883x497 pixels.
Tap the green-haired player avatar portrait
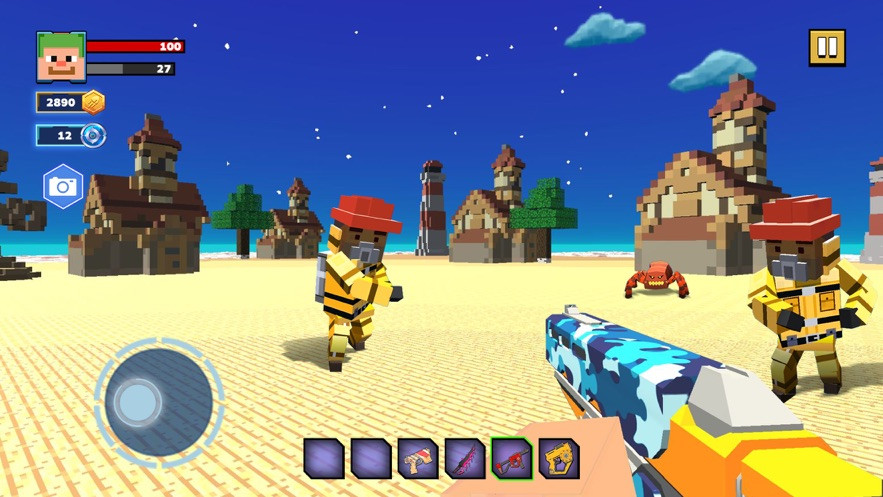(61, 57)
